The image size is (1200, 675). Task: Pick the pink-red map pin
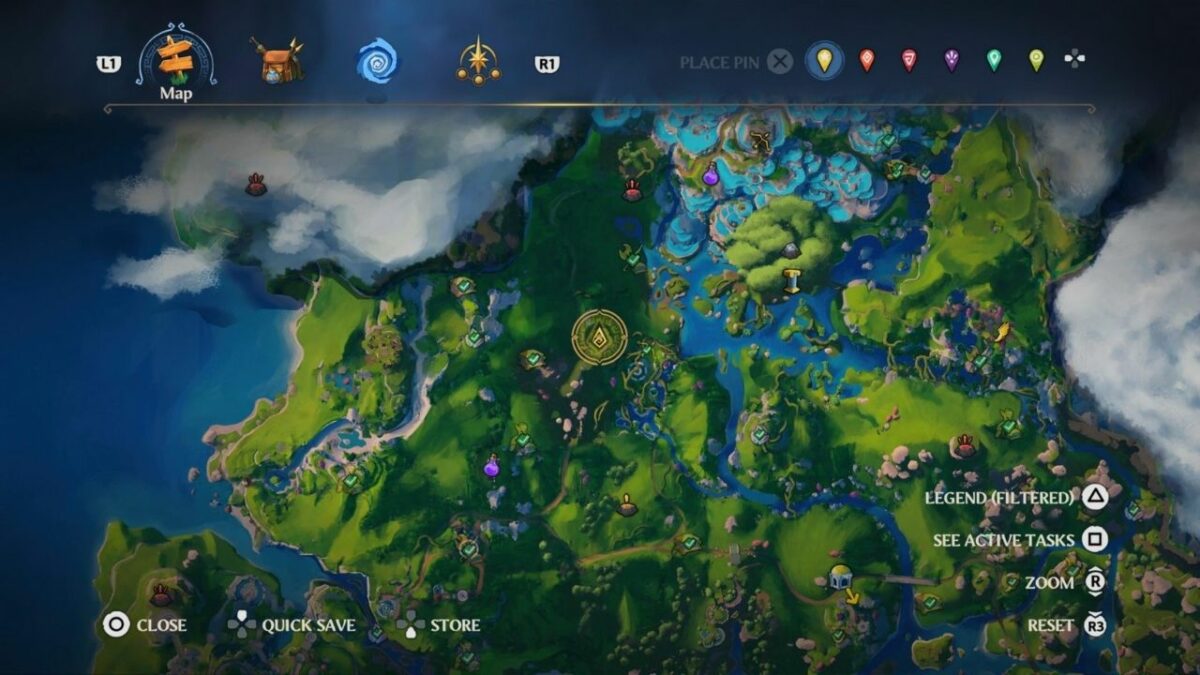click(x=909, y=61)
